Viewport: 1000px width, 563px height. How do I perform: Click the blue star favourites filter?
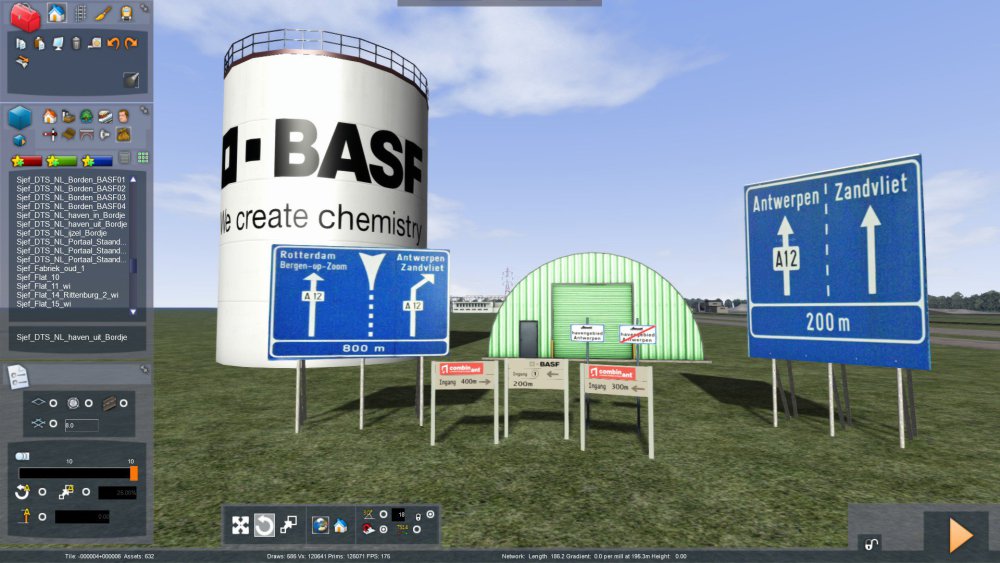97,160
